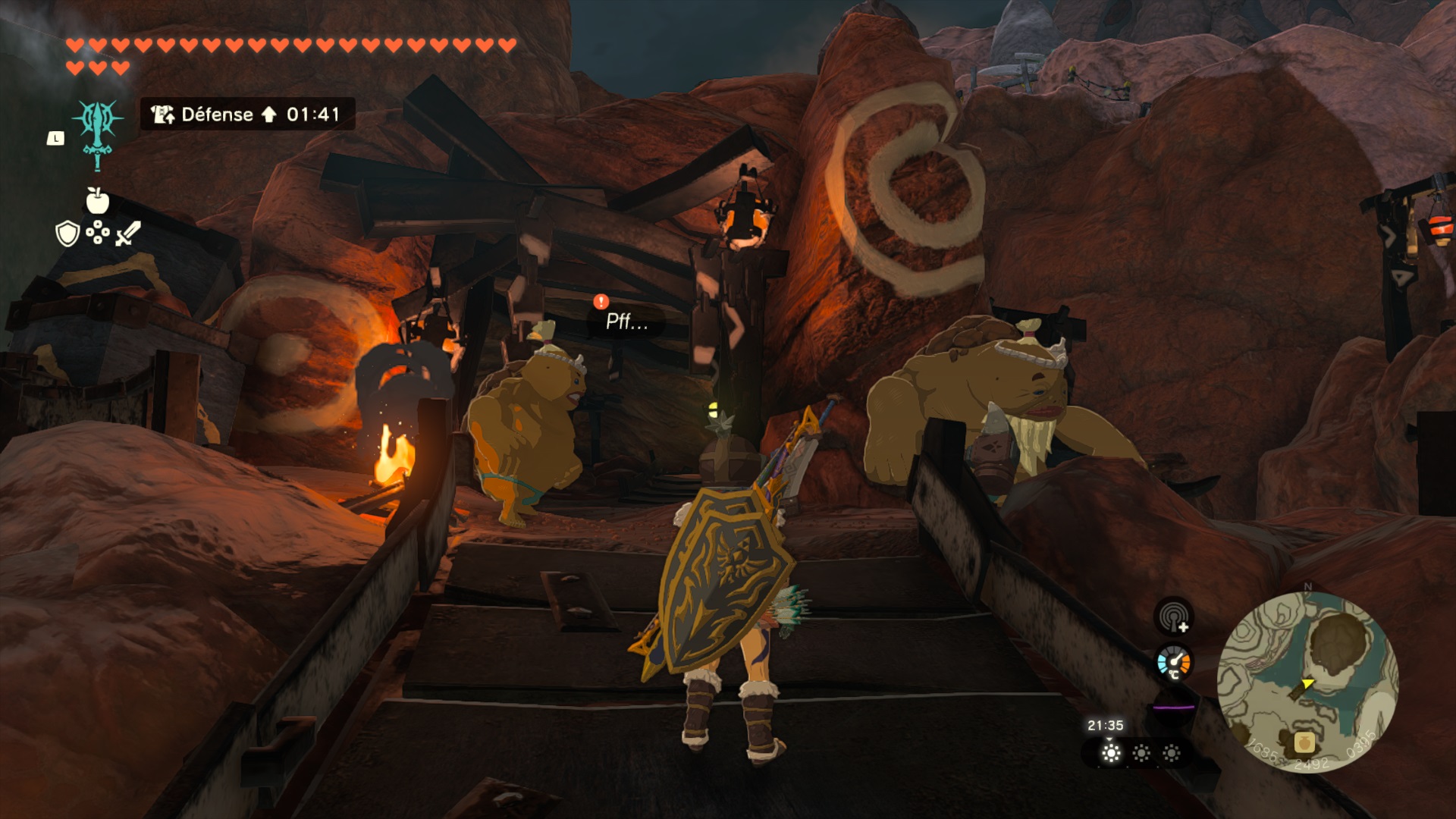The width and height of the screenshot is (1456, 819).
Task: Open the sensor antenna icon
Action: click(x=1174, y=617)
